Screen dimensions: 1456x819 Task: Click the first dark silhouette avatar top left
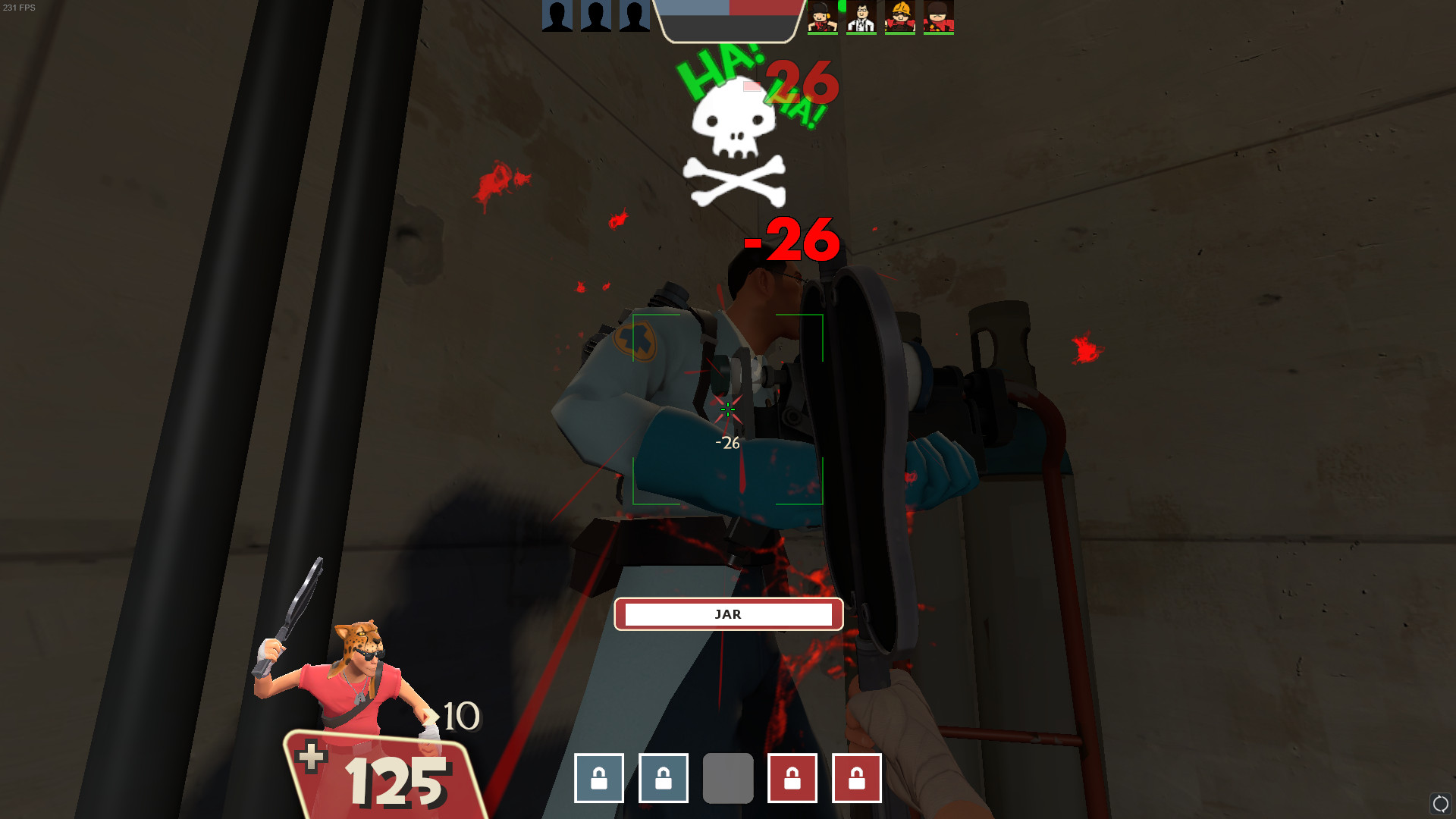(x=556, y=17)
